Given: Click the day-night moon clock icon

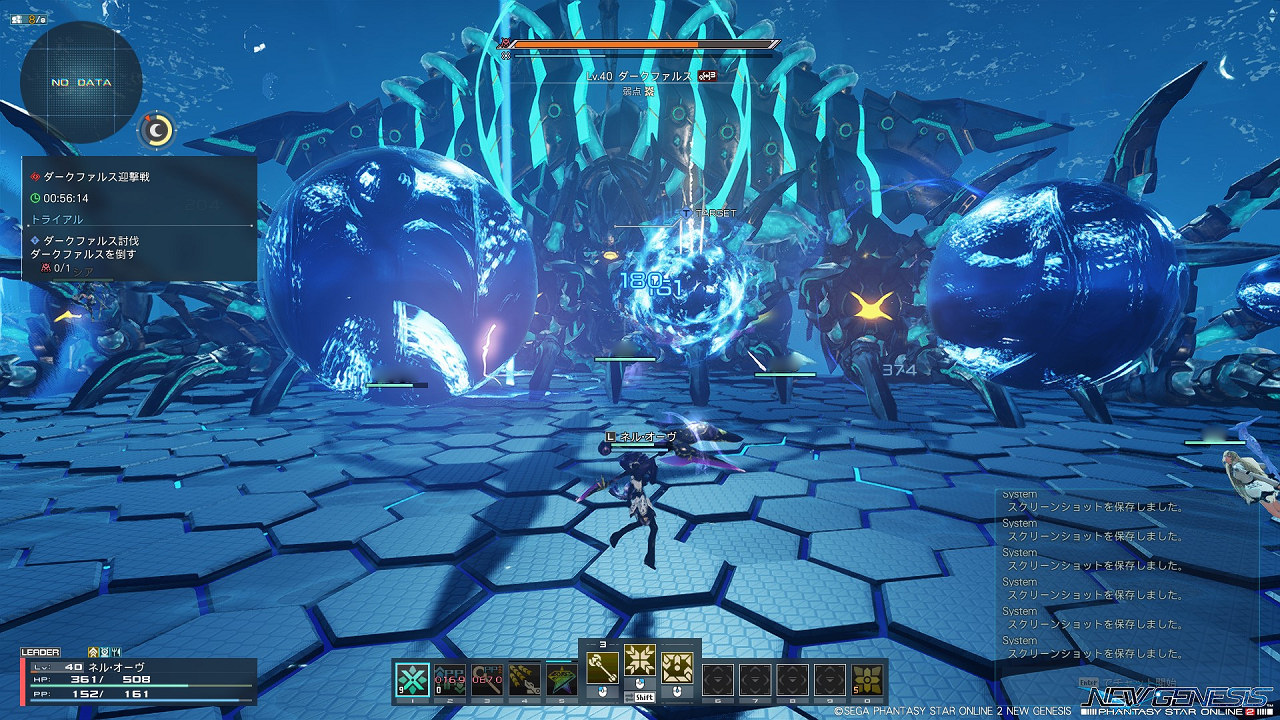Looking at the screenshot, I should click(x=156, y=130).
